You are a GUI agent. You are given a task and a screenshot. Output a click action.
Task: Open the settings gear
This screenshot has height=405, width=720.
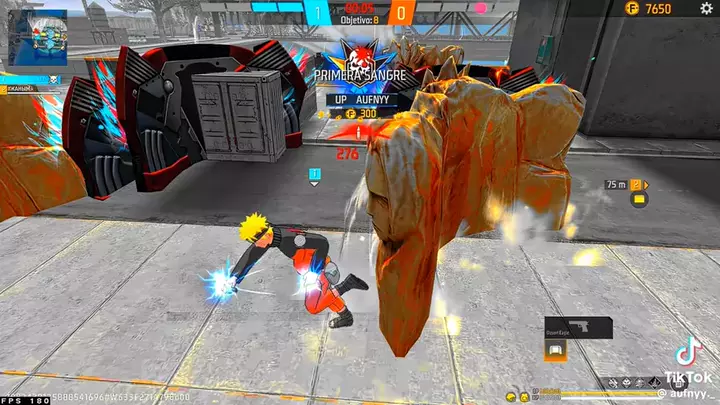pos(706,8)
